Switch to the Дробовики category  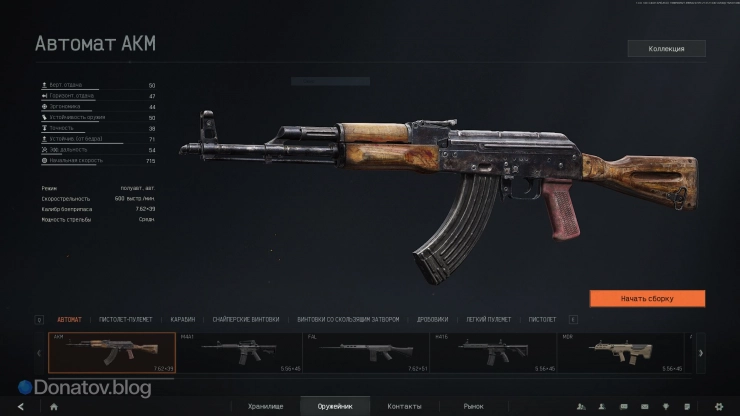432,319
